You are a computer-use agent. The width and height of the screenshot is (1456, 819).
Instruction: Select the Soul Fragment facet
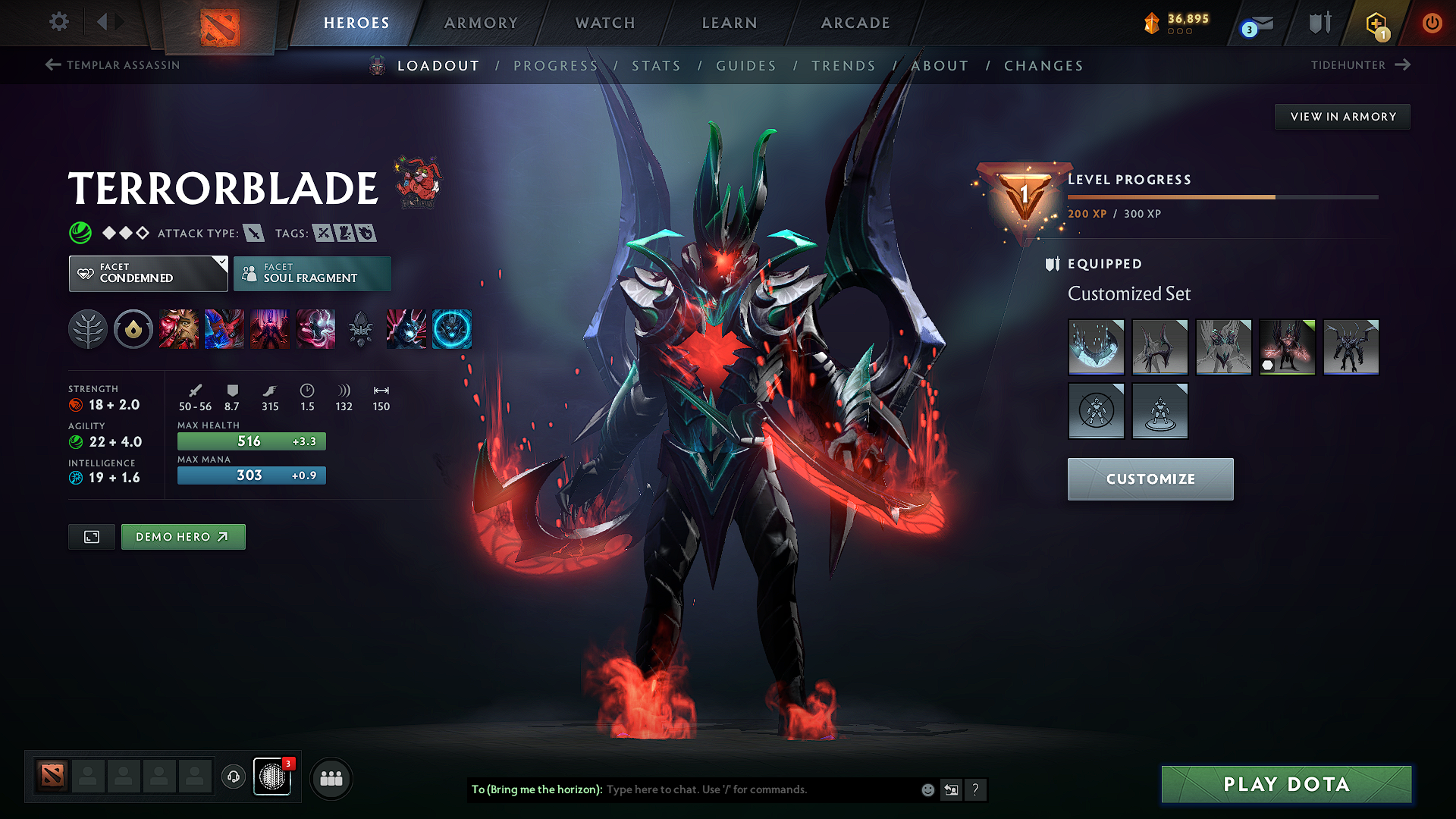coord(312,273)
